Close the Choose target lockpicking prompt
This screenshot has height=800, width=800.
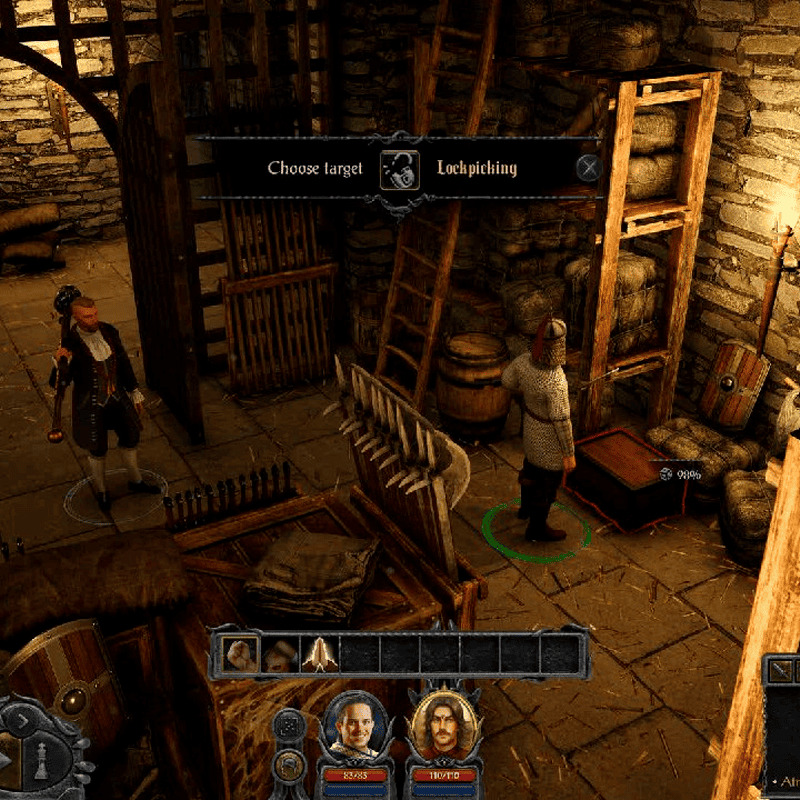[x=589, y=168]
